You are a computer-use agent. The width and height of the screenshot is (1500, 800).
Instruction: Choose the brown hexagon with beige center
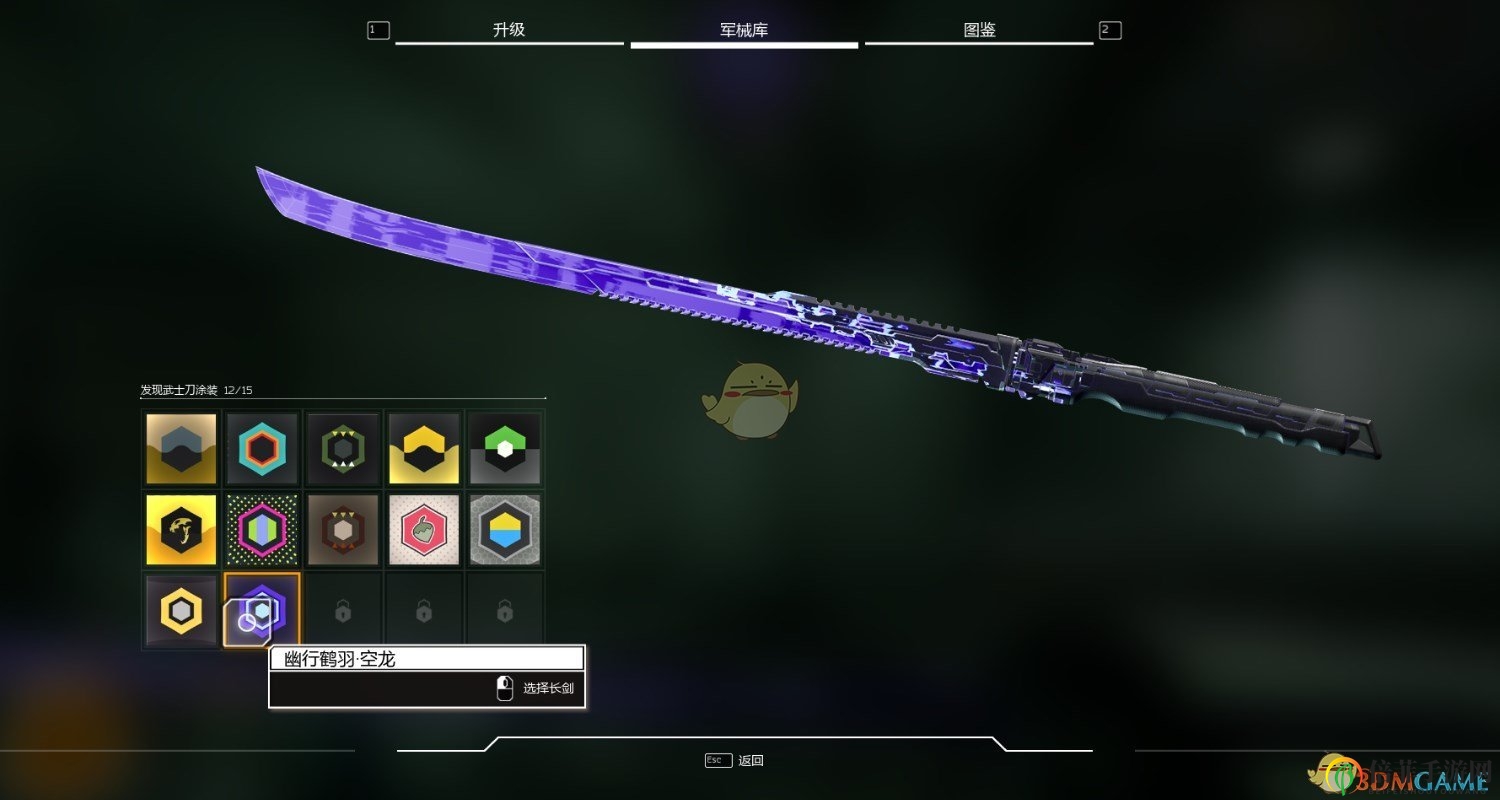pyautogui.click(x=343, y=528)
